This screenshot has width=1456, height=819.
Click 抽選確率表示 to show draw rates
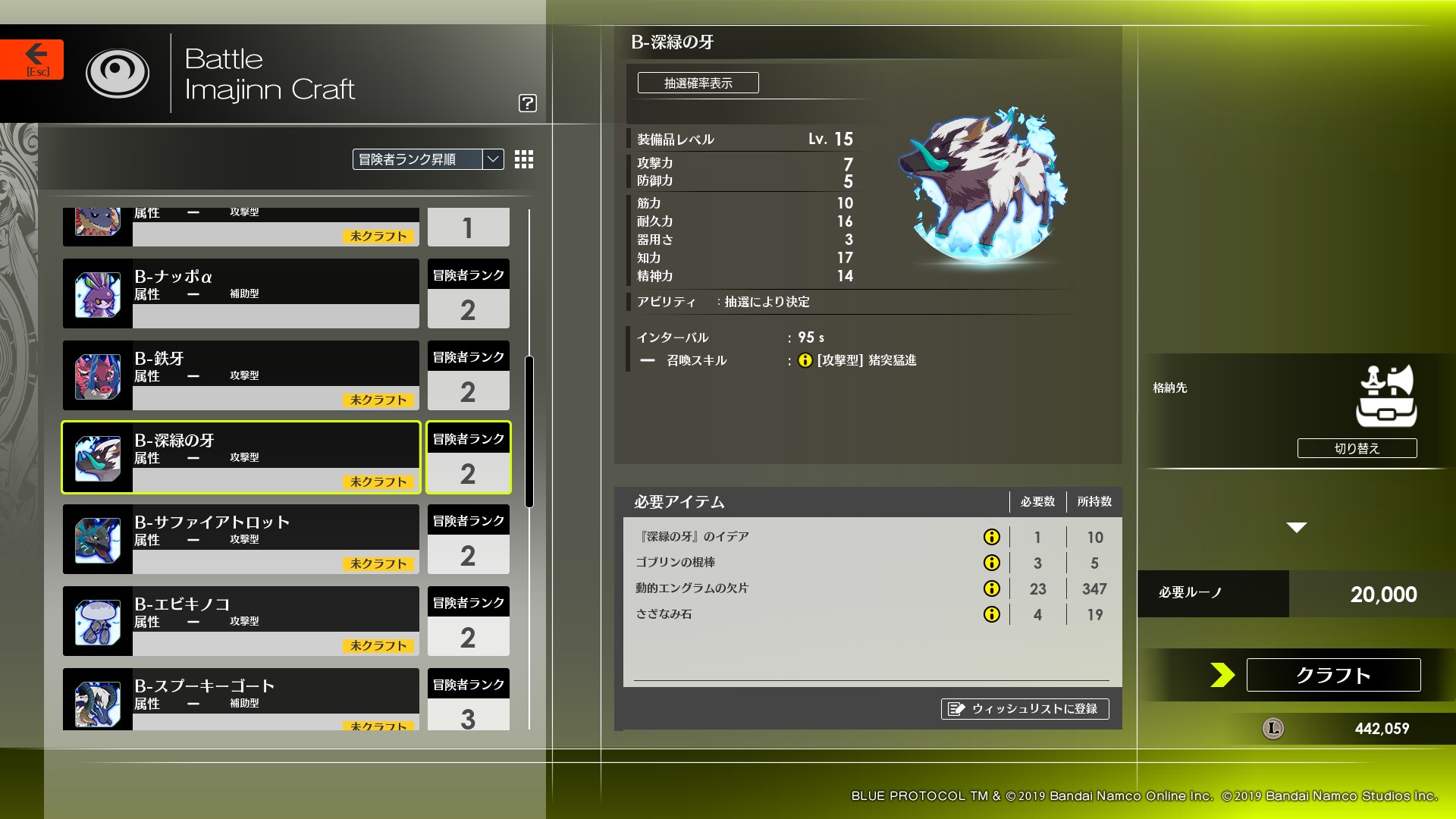click(x=698, y=83)
